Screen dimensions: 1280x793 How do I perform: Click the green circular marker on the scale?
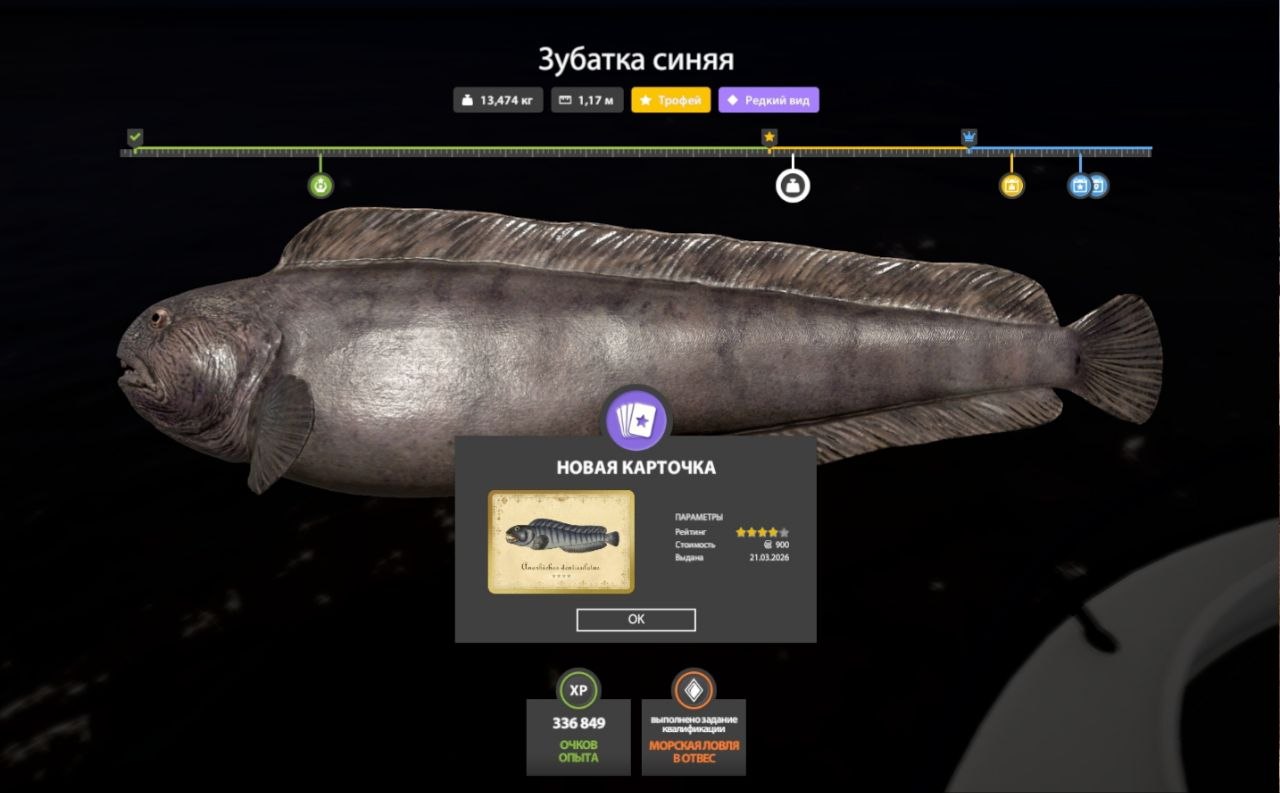click(x=320, y=185)
